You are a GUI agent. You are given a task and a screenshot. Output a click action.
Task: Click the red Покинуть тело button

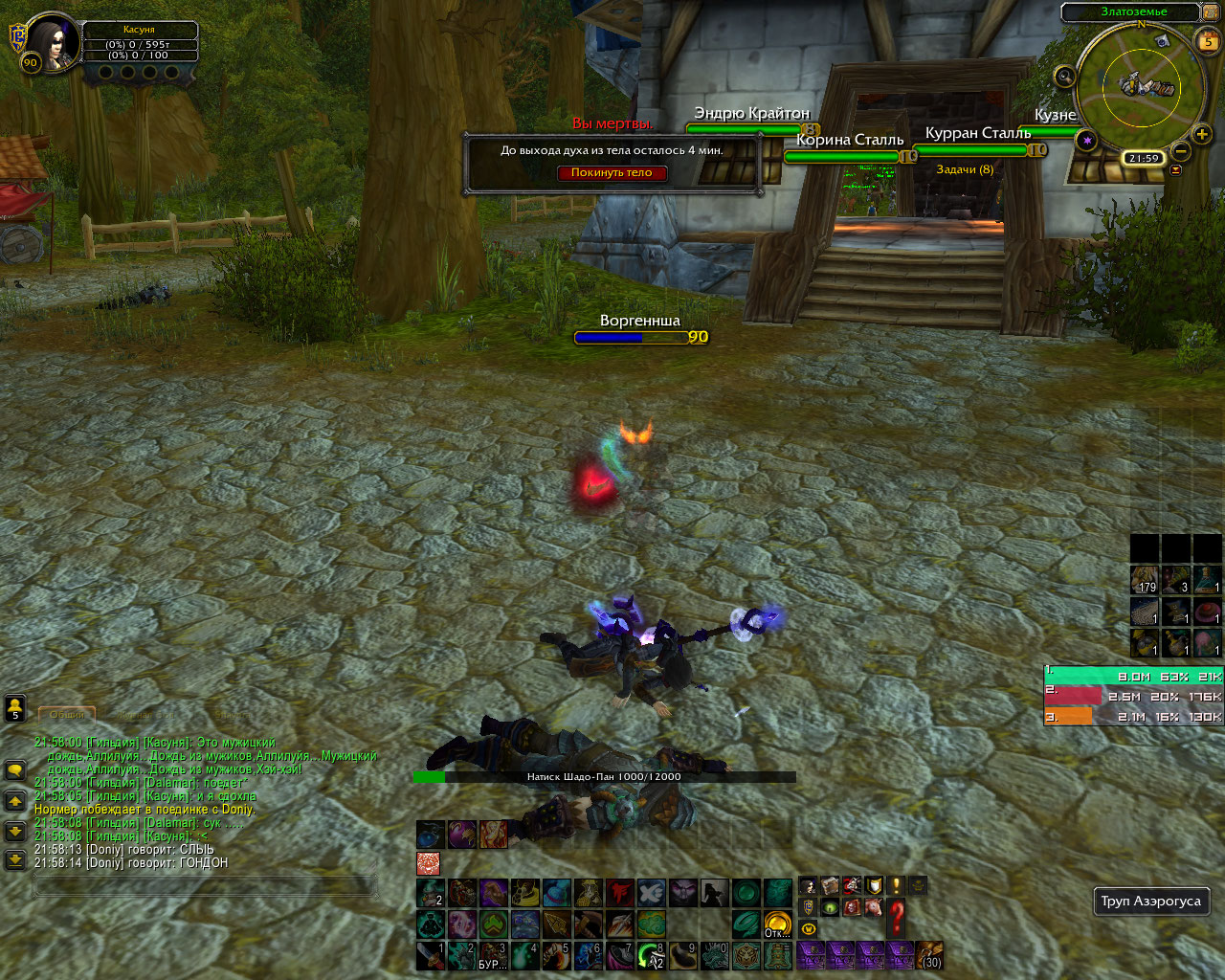point(612,173)
